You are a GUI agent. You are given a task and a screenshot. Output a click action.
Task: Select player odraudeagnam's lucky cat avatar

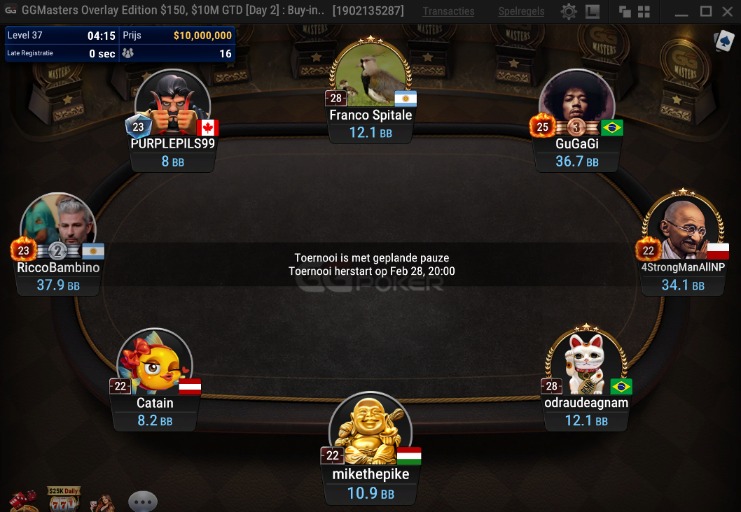(x=585, y=362)
